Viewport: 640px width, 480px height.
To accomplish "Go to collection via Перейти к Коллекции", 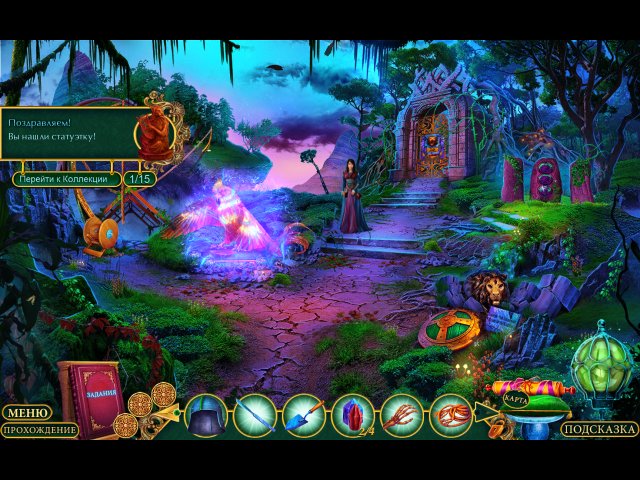I will [67, 179].
